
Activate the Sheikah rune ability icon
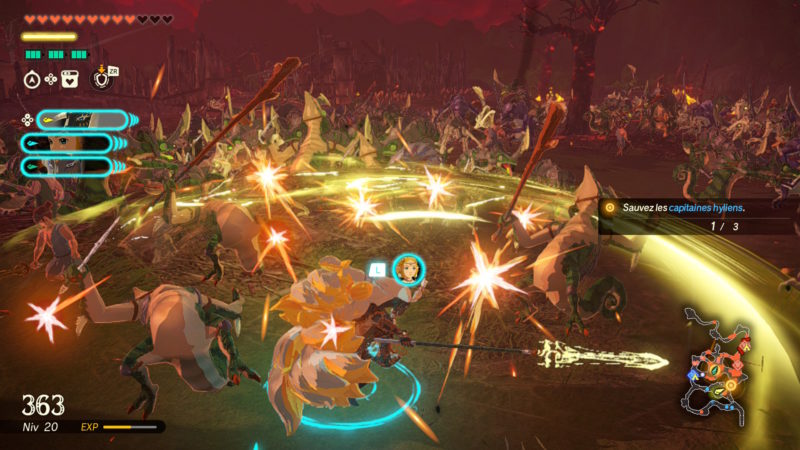[x=100, y=80]
